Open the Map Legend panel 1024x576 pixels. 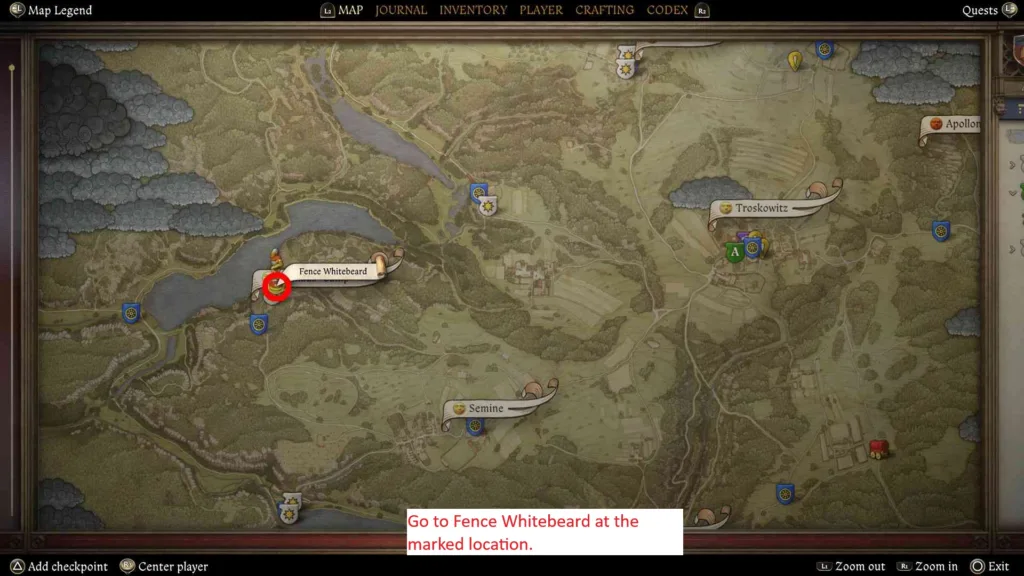pos(59,11)
